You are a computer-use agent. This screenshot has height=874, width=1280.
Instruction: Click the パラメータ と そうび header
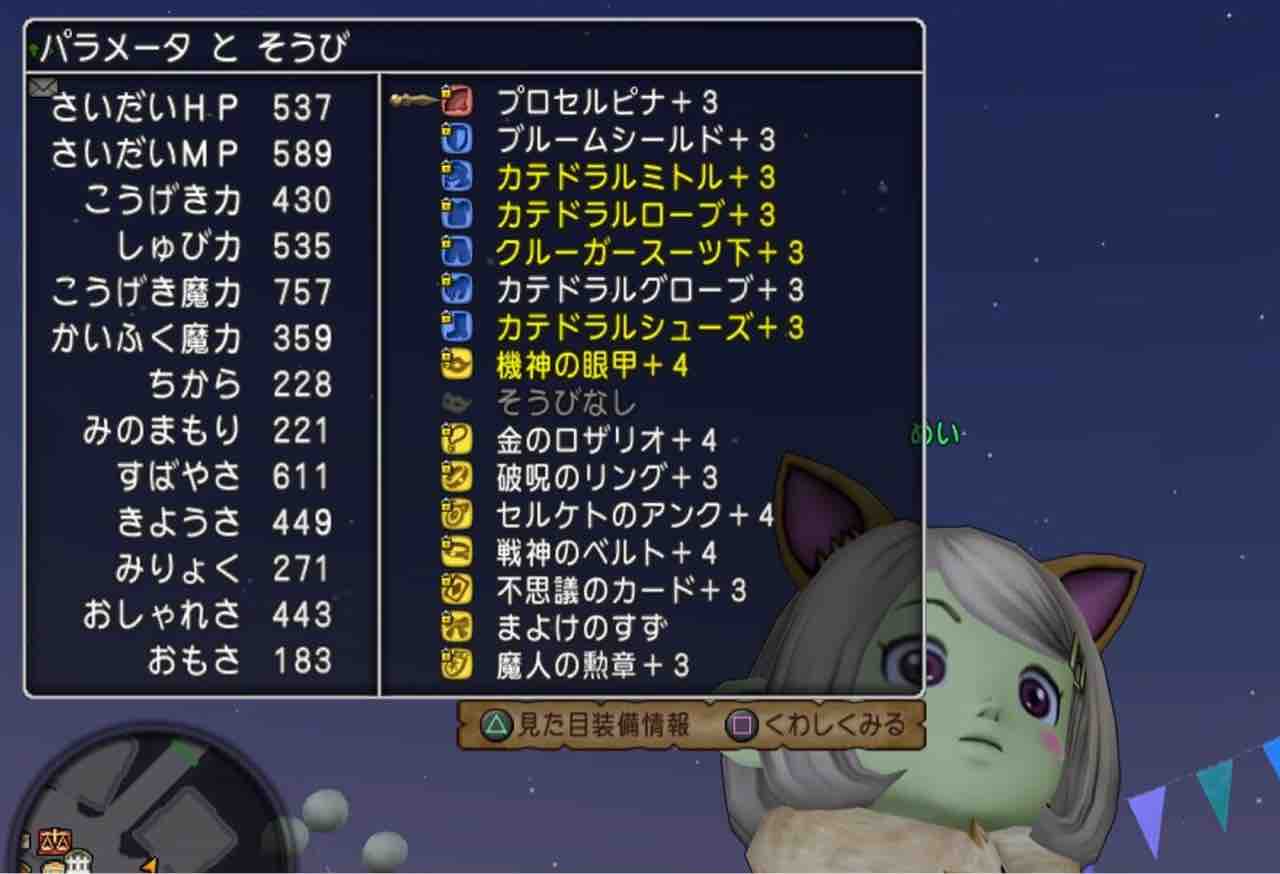[180, 45]
